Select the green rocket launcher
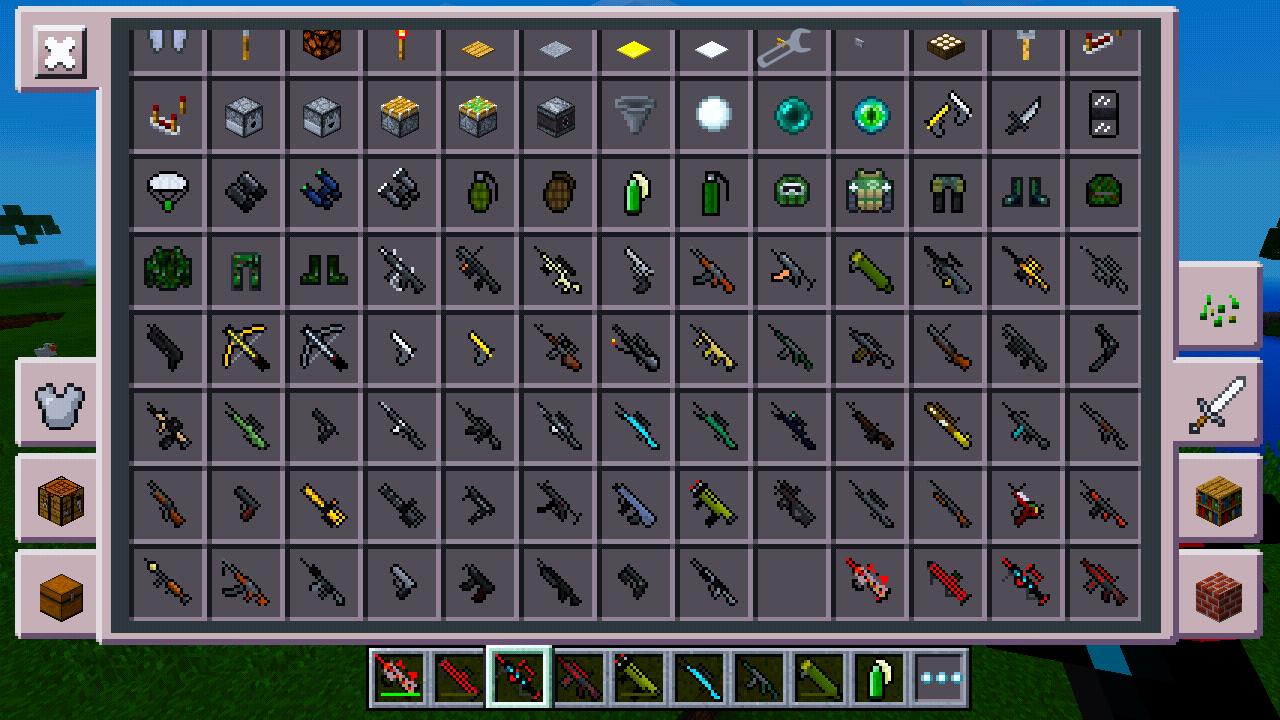This screenshot has height=720, width=1280. pos(870,270)
